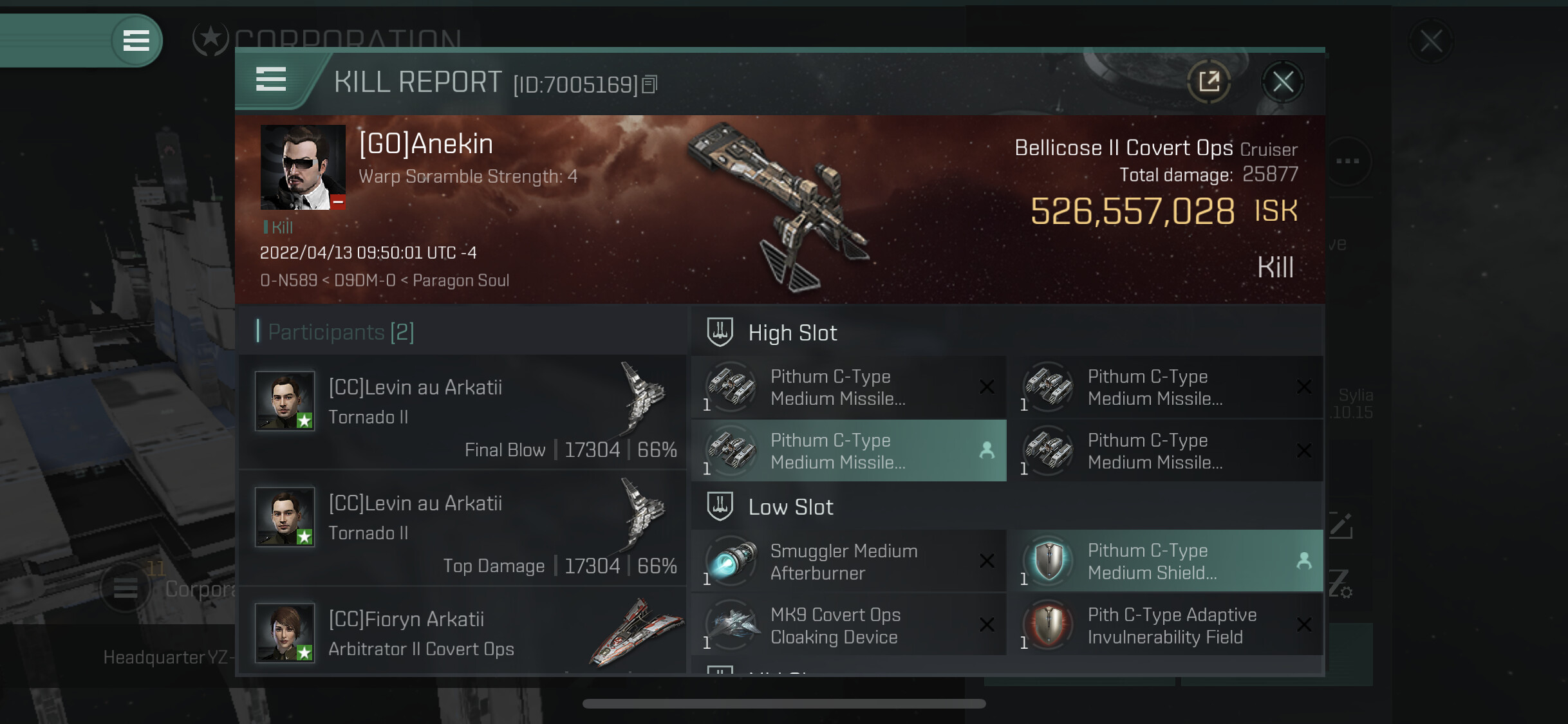
Task: Close the Kill Report window
Action: tap(1282, 82)
